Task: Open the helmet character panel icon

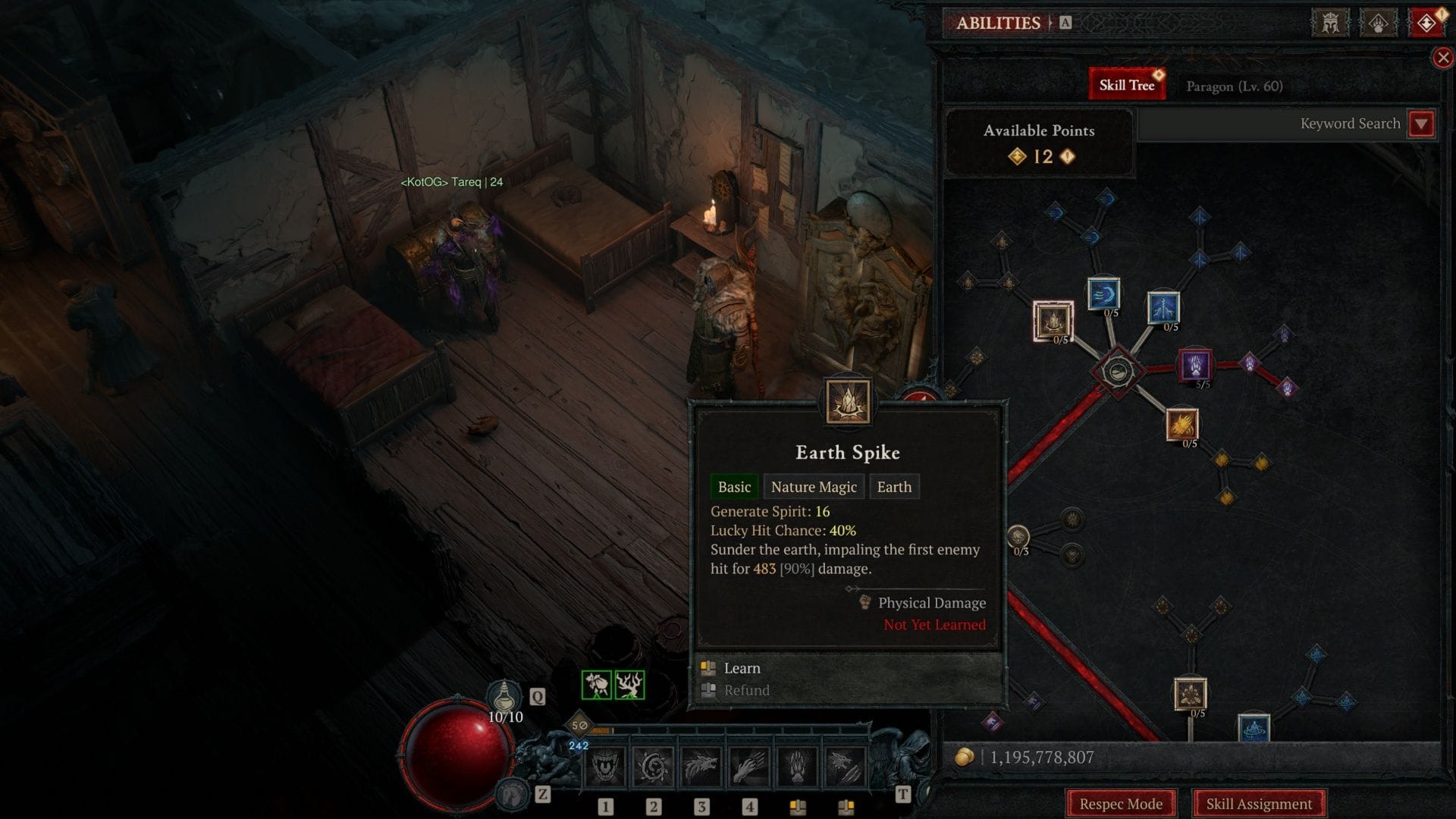Action: coord(1330,23)
